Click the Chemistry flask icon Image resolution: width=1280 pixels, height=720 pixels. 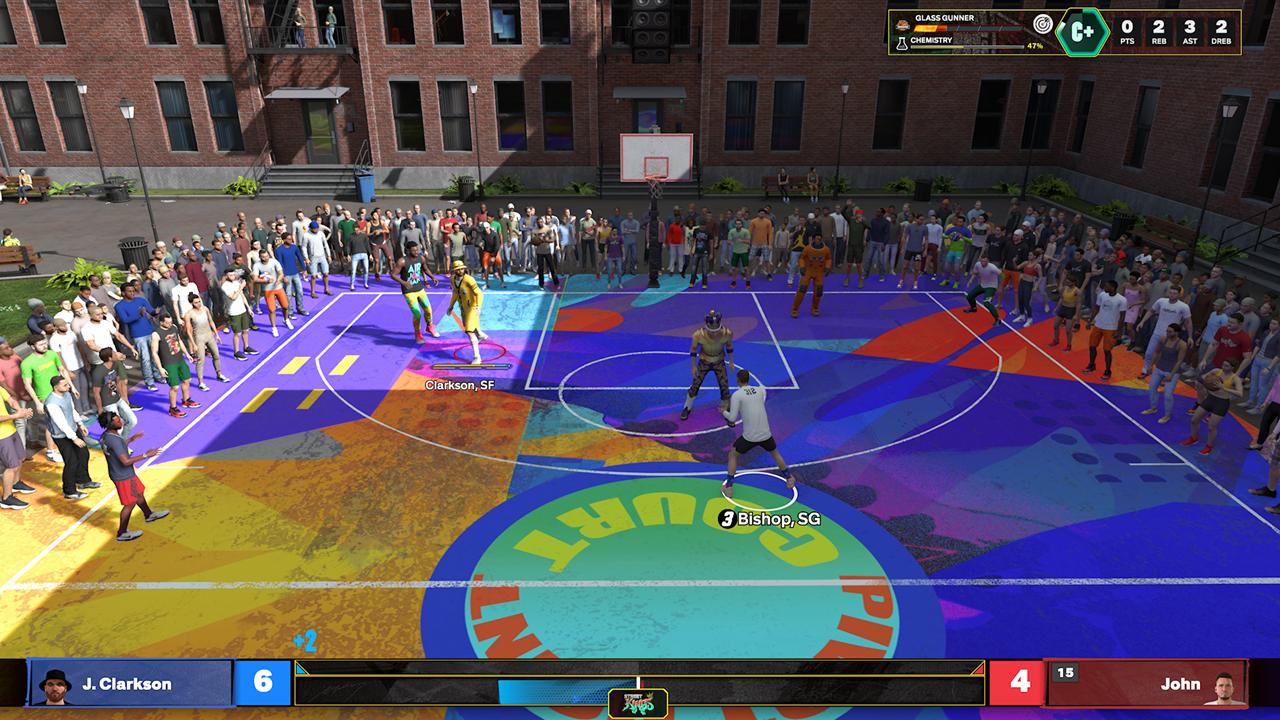[x=902, y=44]
